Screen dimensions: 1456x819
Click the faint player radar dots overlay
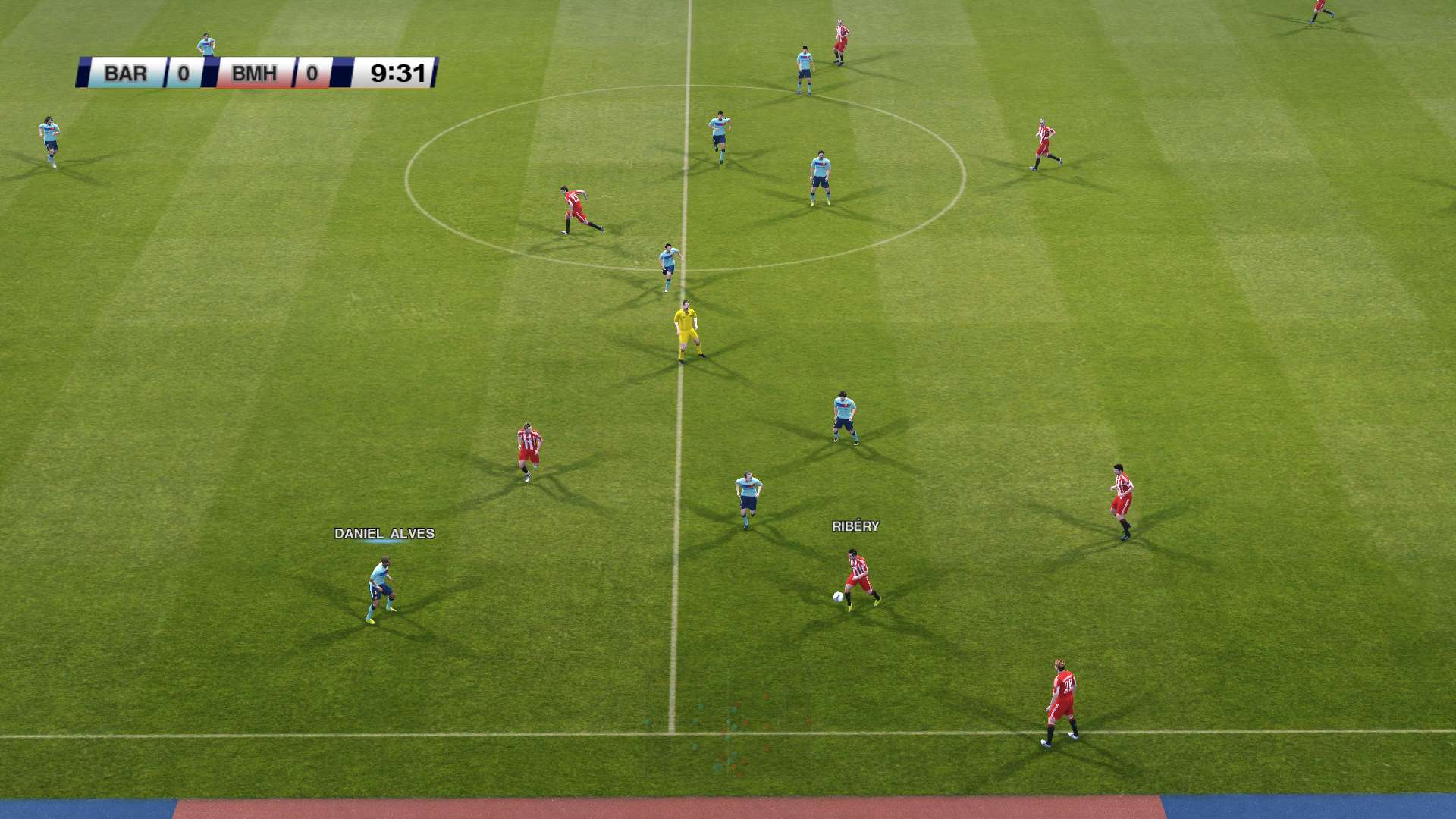pos(726,734)
